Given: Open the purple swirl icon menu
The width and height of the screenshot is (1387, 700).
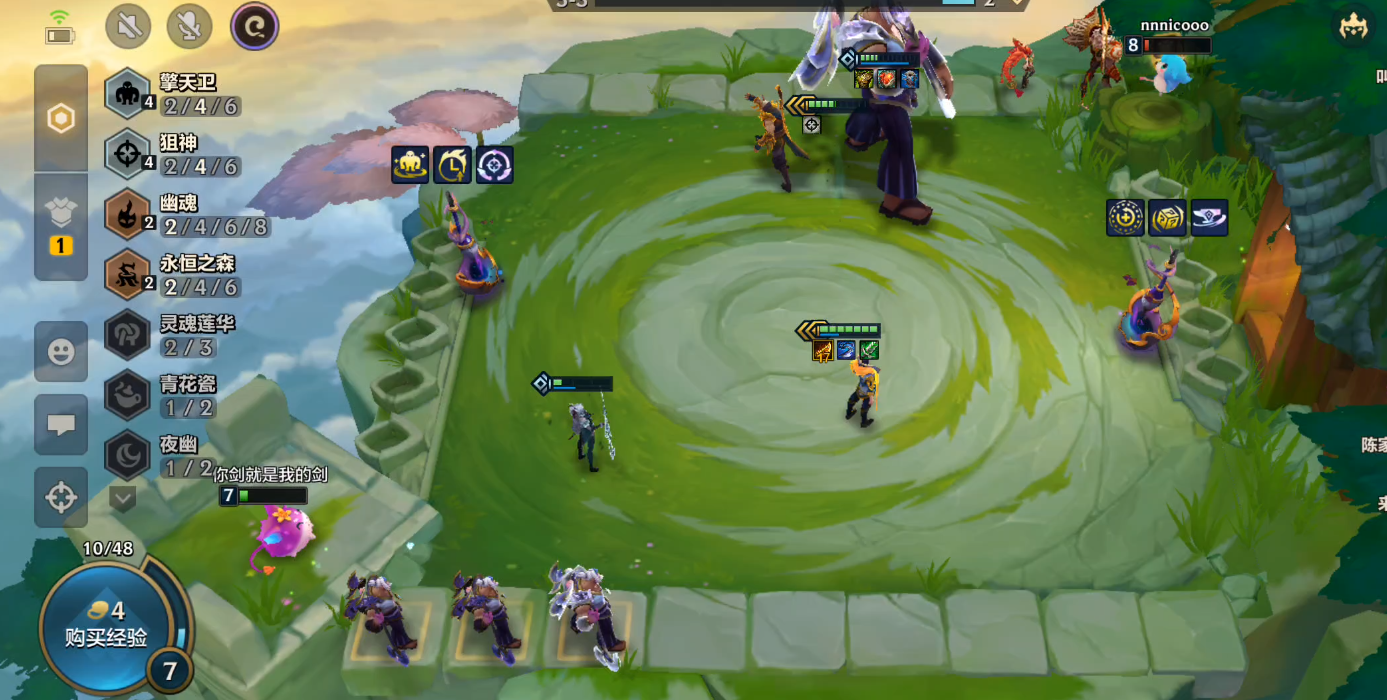Looking at the screenshot, I should point(254,26).
